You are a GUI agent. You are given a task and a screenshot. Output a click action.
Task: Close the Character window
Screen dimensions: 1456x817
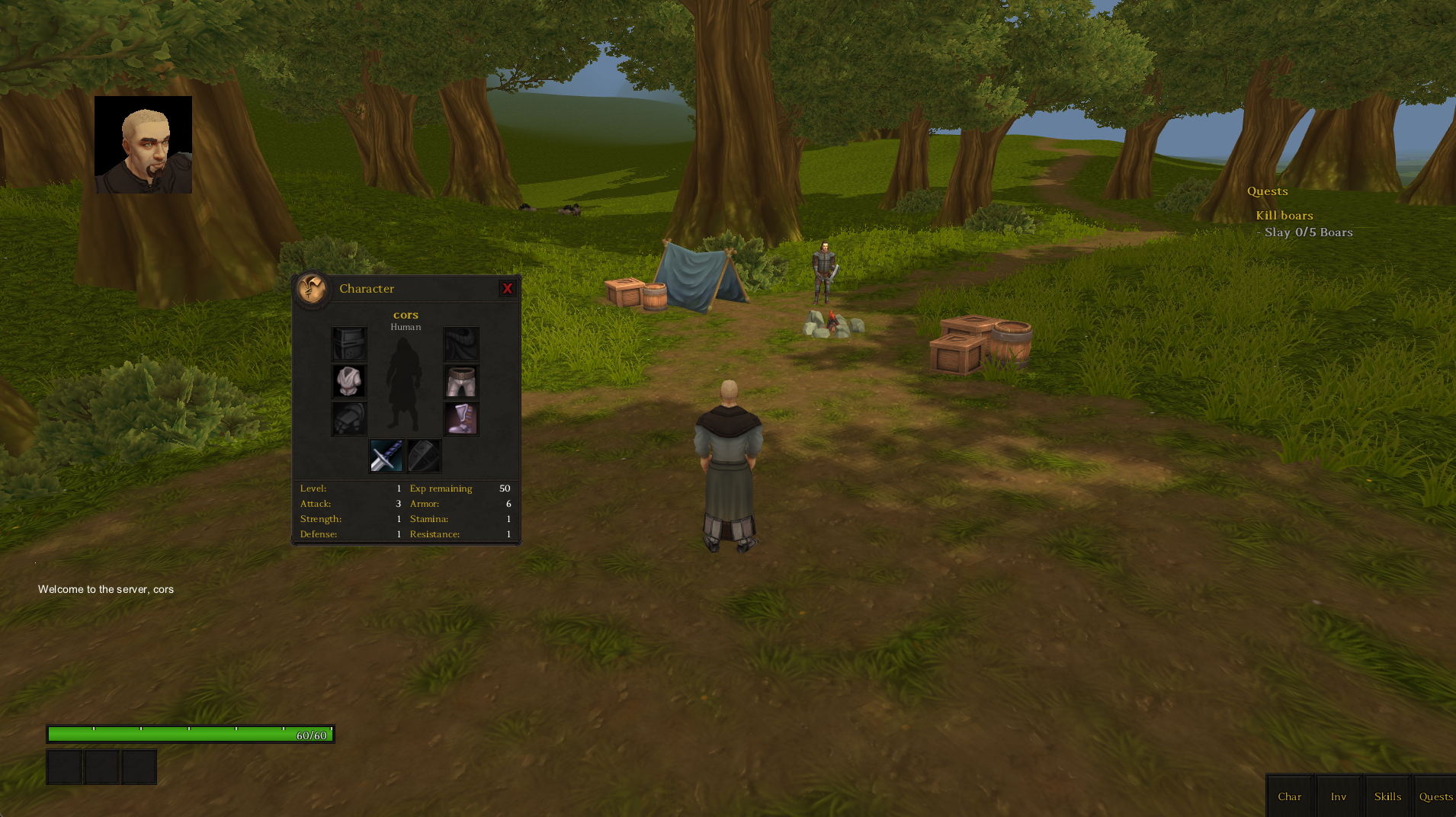[x=507, y=289]
